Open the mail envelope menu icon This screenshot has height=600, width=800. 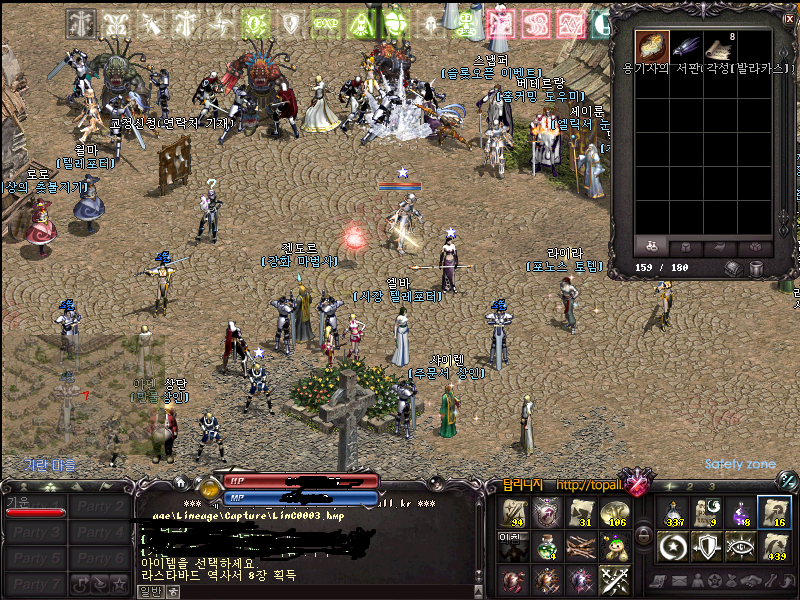coord(681,581)
